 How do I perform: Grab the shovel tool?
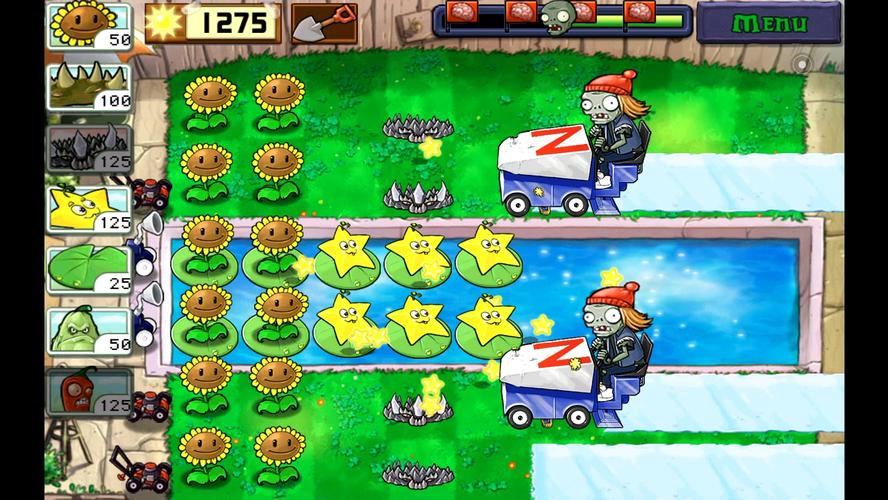pyautogui.click(x=324, y=23)
